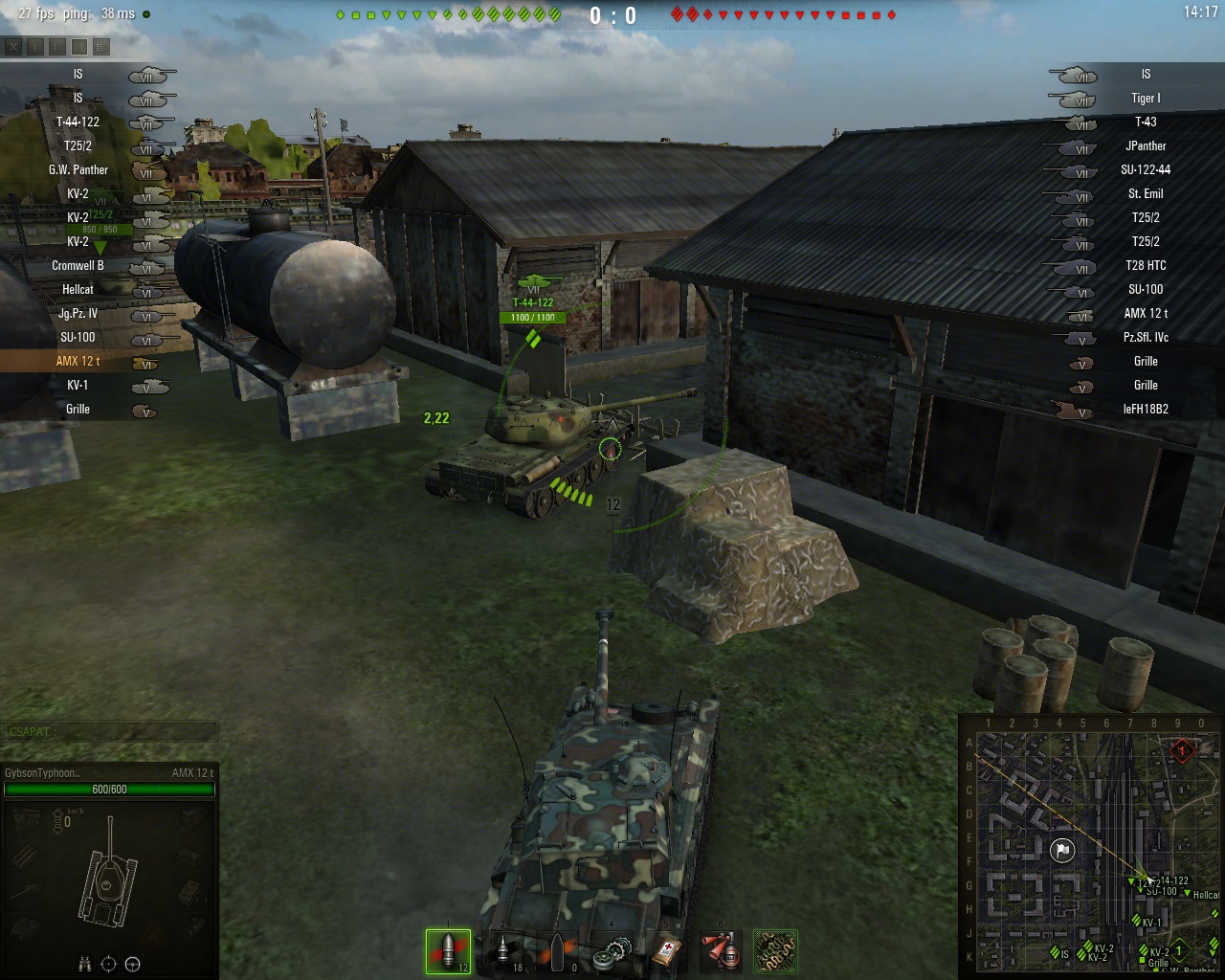Select JPanther in the enemy team list
Viewport: 1225px width, 980px height.
(1146, 145)
